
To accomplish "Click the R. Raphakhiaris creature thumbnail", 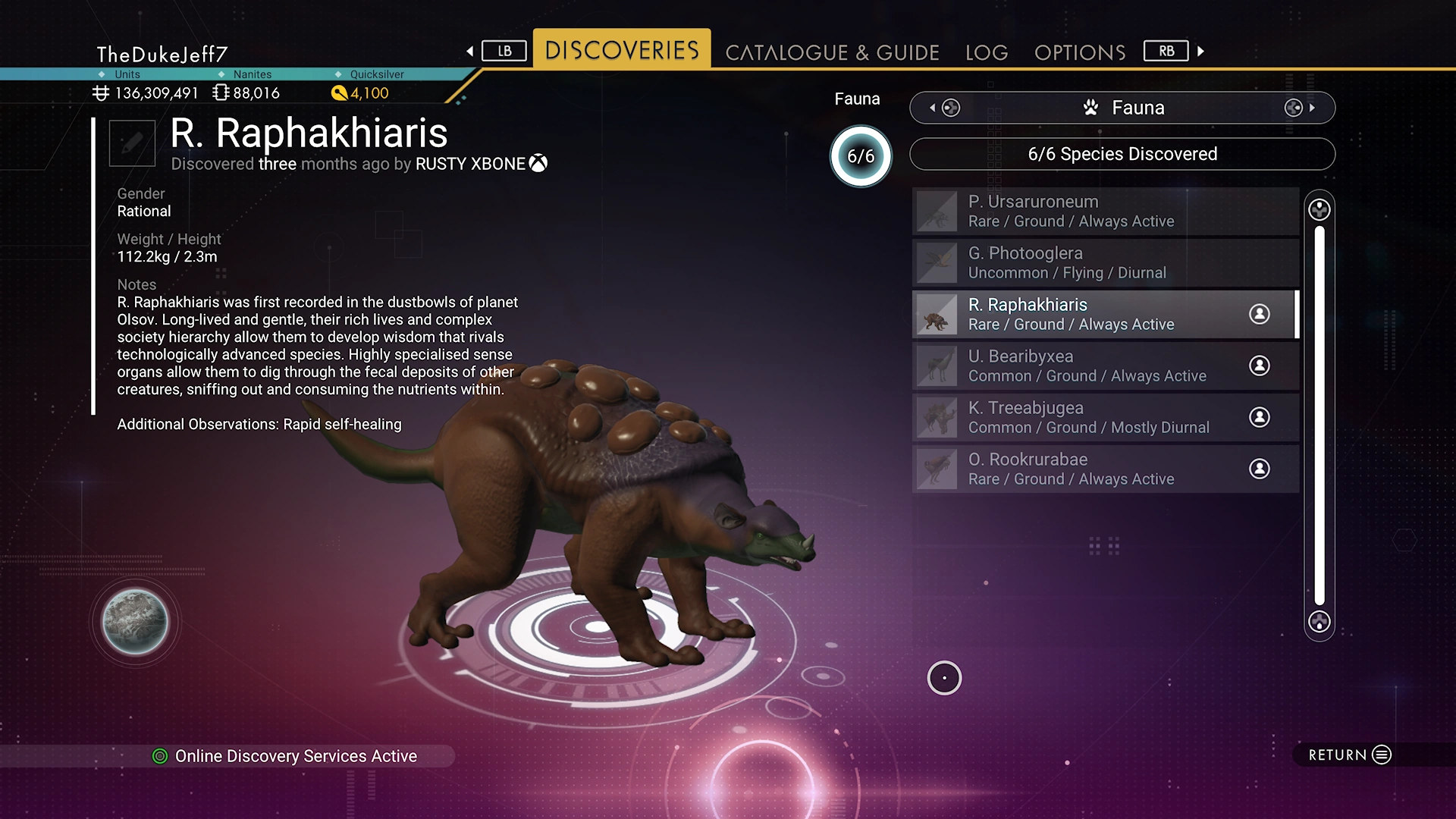I will [937, 315].
